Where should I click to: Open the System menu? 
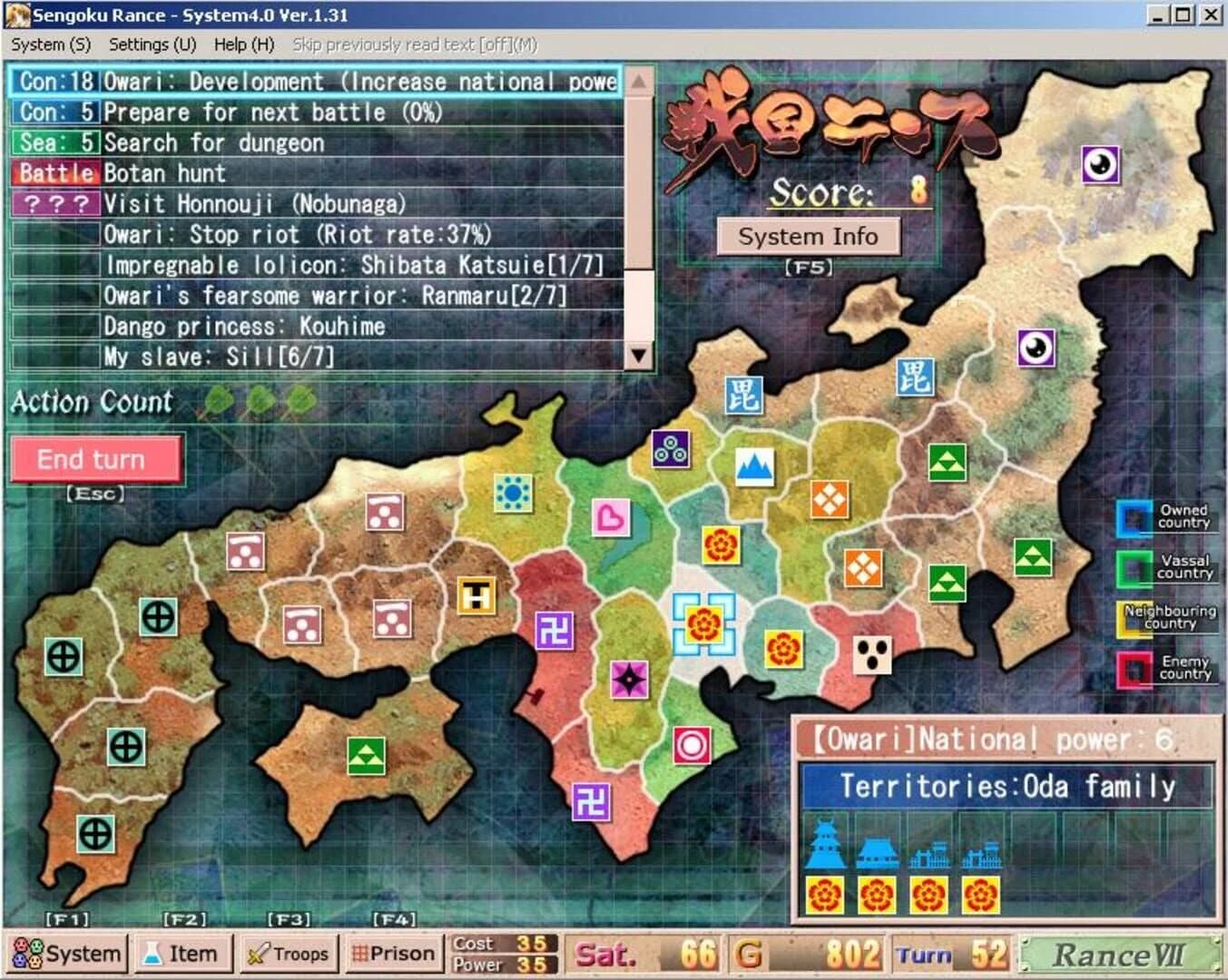point(51,44)
